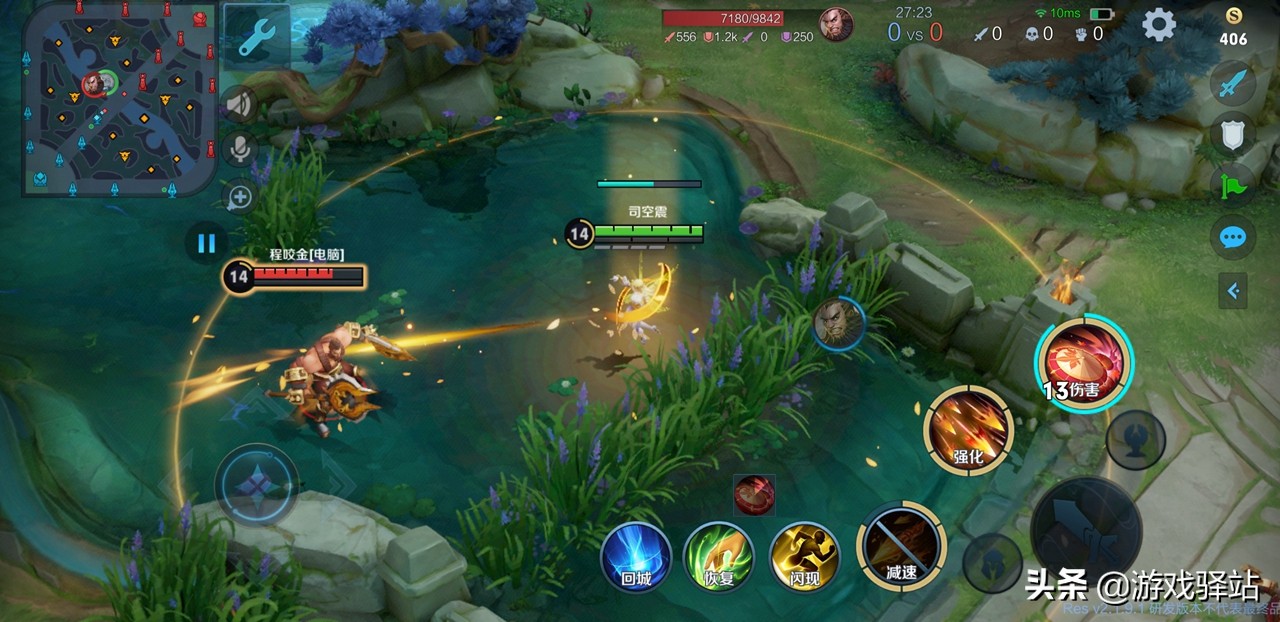This screenshot has width=1280, height=622.
Task: Recall to base with 回城
Action: pyautogui.click(x=636, y=556)
